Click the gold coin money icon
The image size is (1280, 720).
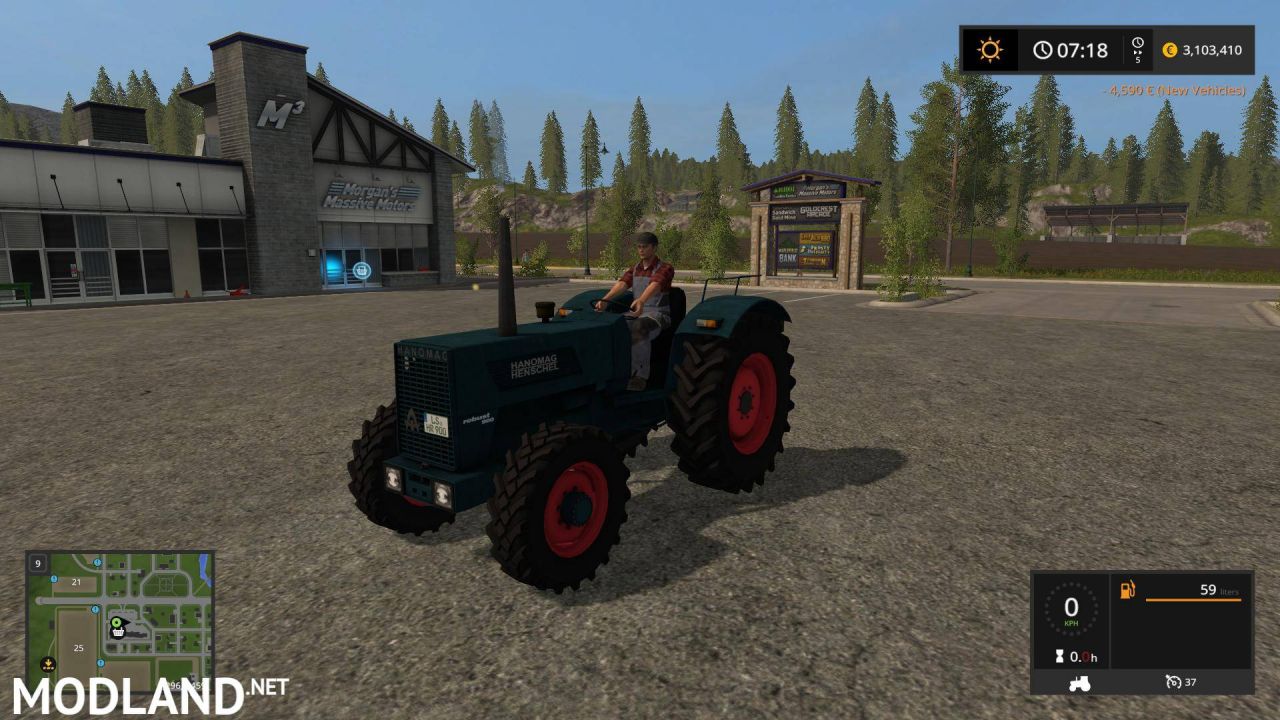tap(1168, 49)
